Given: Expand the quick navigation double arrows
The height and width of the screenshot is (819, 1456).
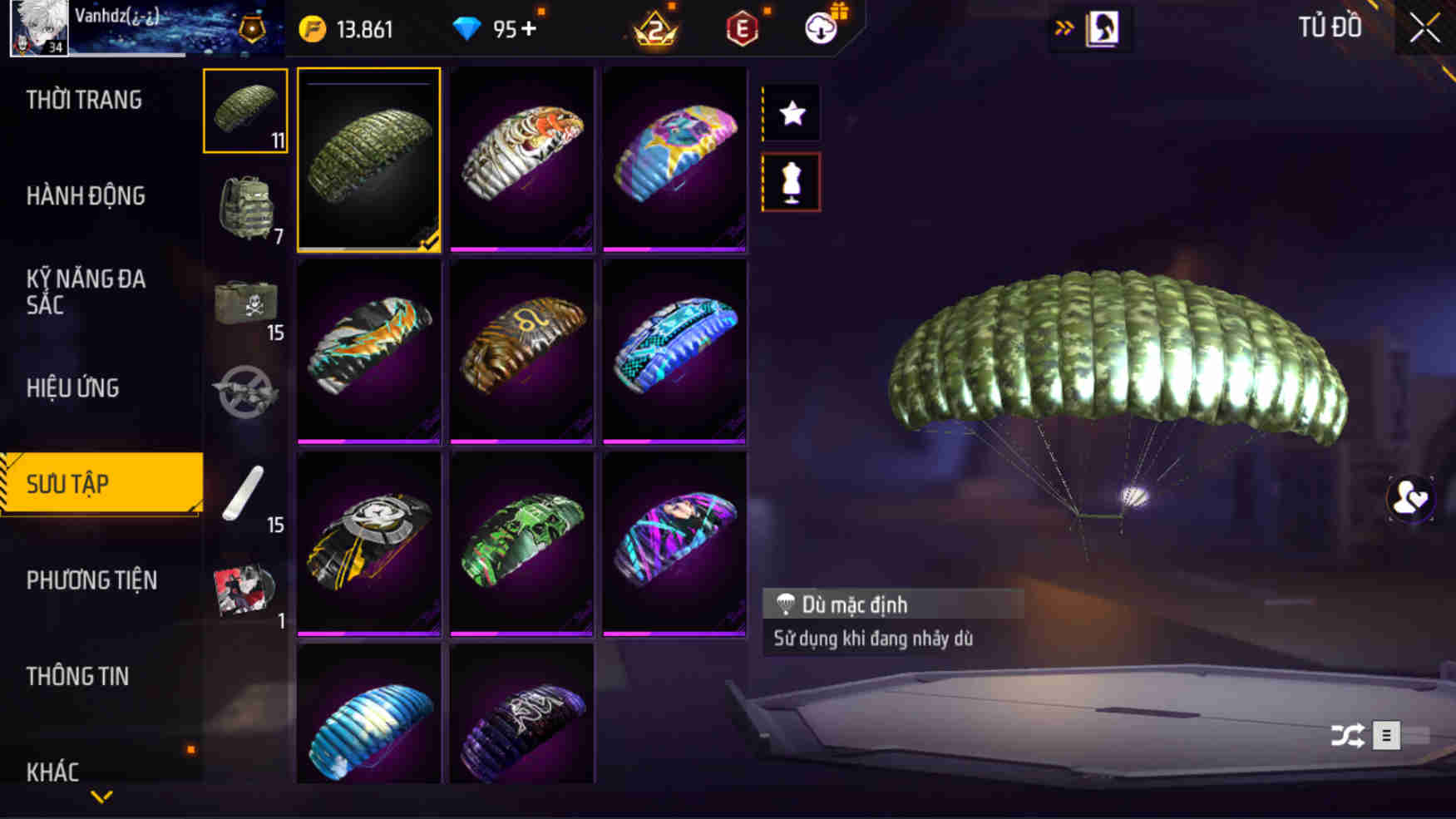Looking at the screenshot, I should click(x=1064, y=27).
